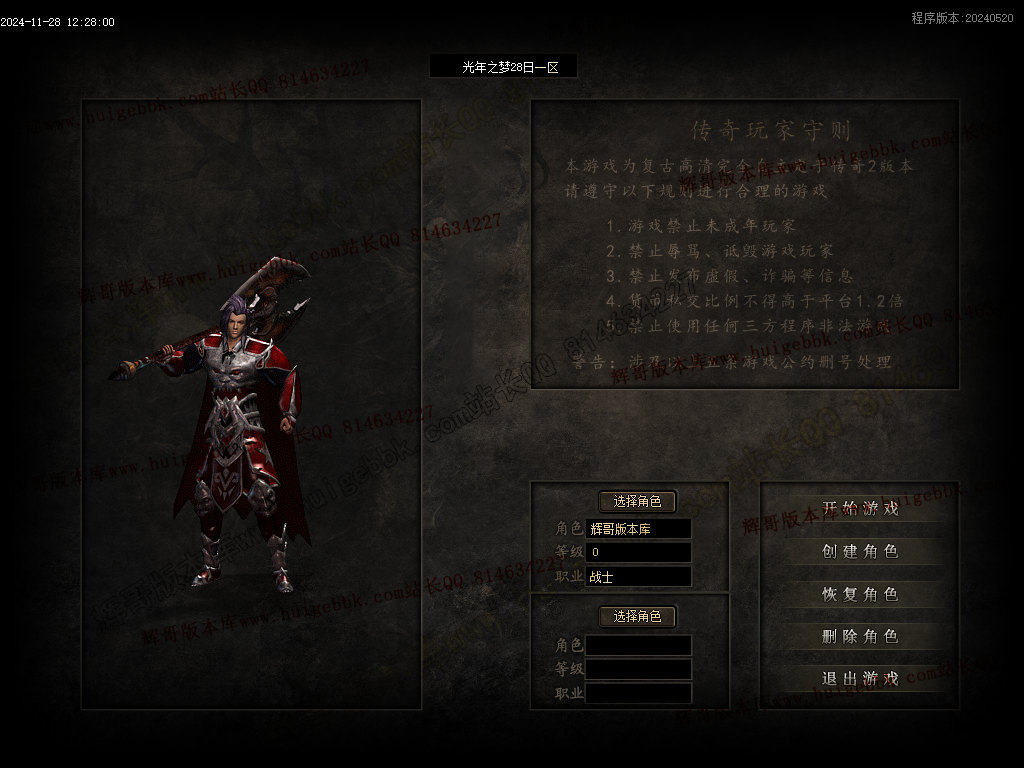Open 创建角色 to create a character
Screen dimensions: 1024x768
[860, 551]
